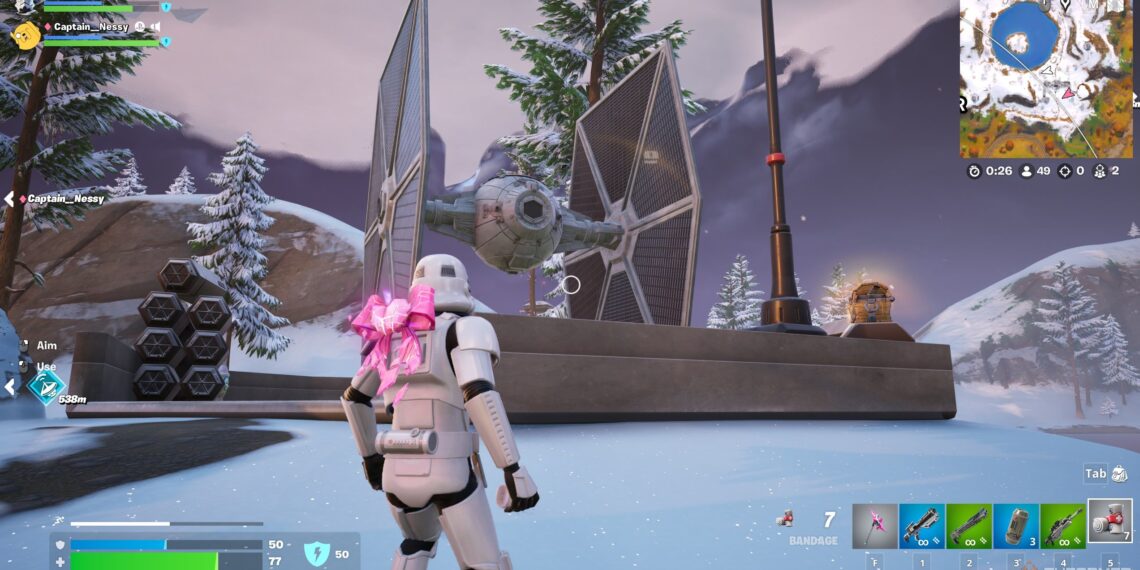1140x570 pixels.
Task: Select the blue canister item slot
Action: tap(1016, 526)
